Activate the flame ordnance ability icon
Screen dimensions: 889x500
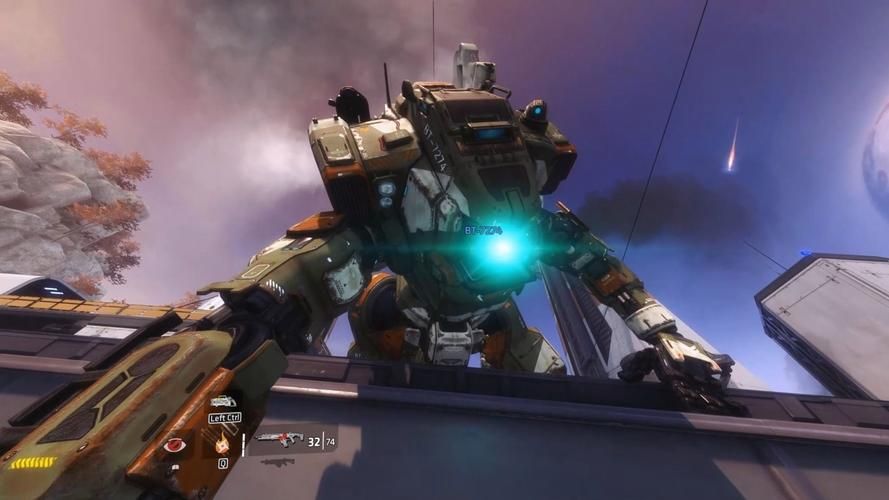222,444
